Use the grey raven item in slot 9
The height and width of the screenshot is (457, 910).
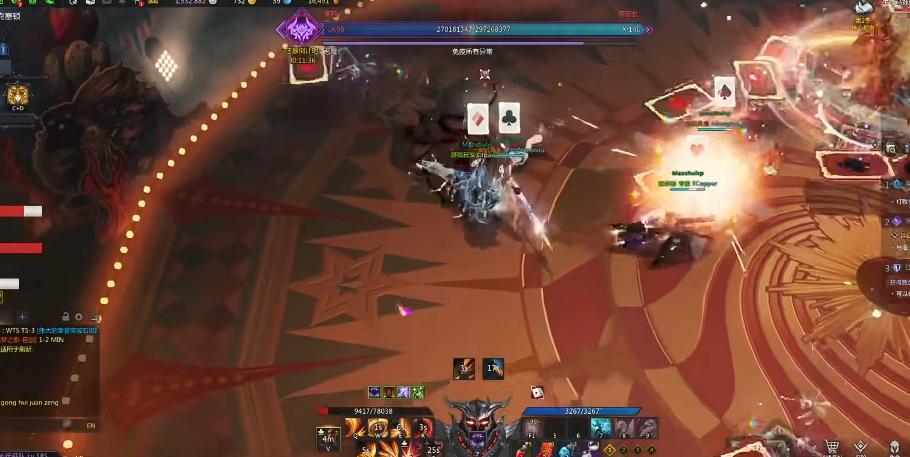click(646, 428)
